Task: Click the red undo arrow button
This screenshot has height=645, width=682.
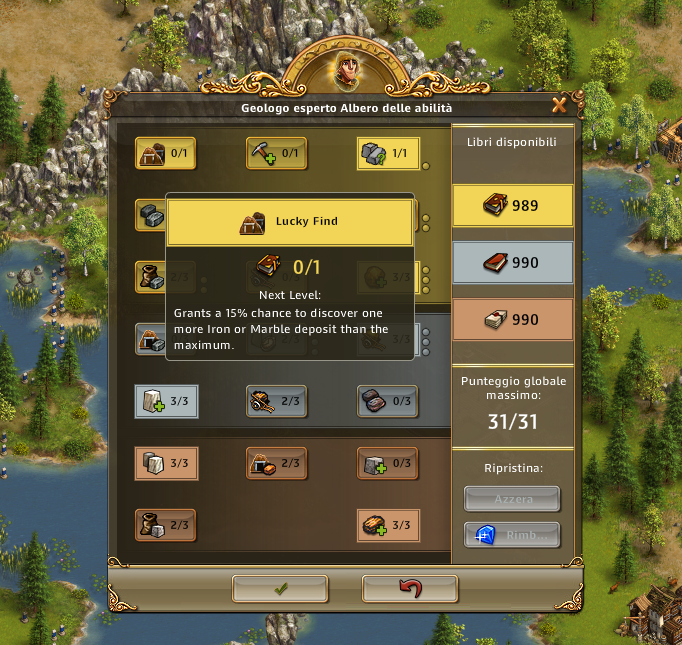Action: [410, 589]
